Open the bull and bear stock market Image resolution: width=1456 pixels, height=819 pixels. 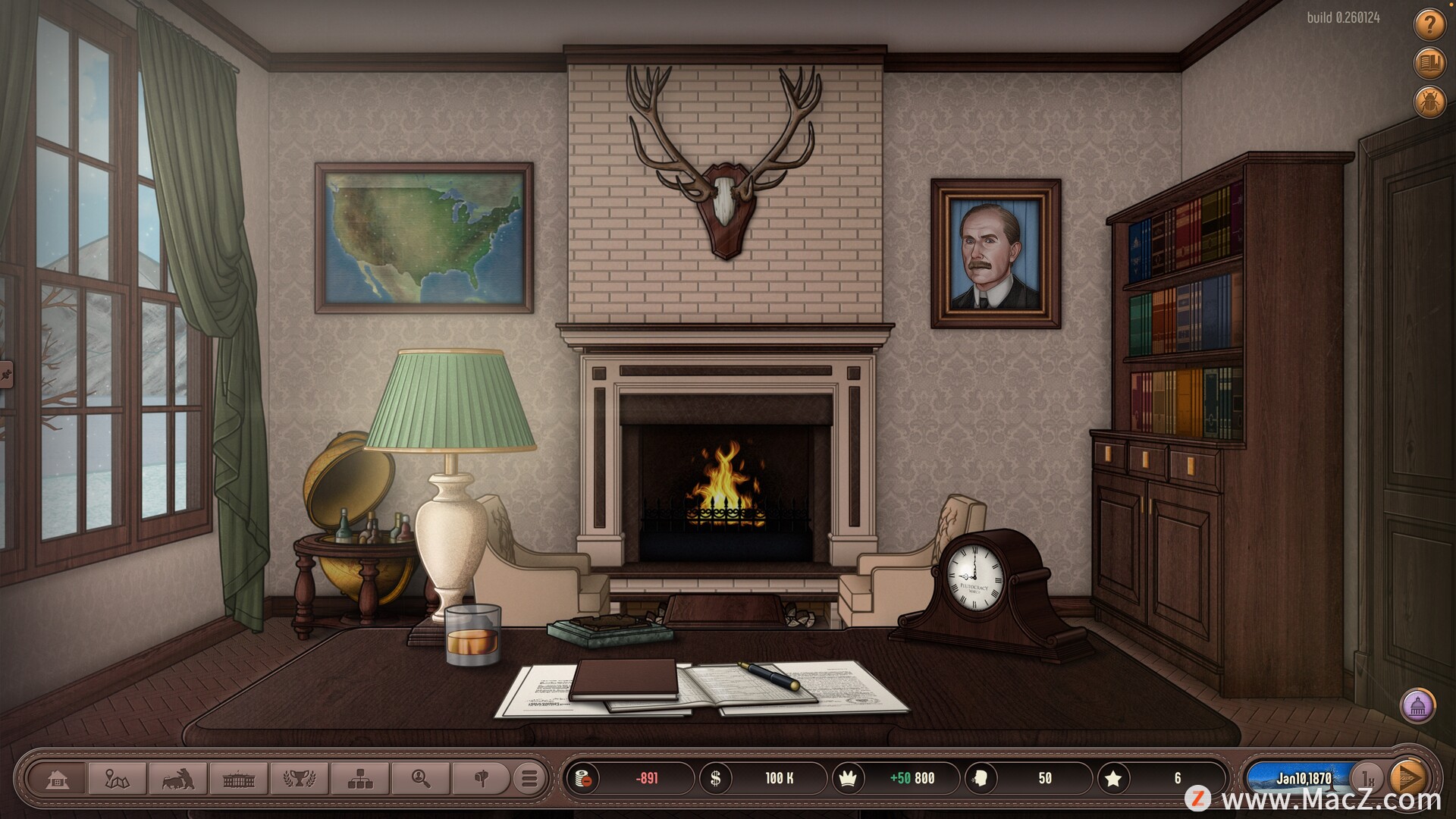click(177, 779)
